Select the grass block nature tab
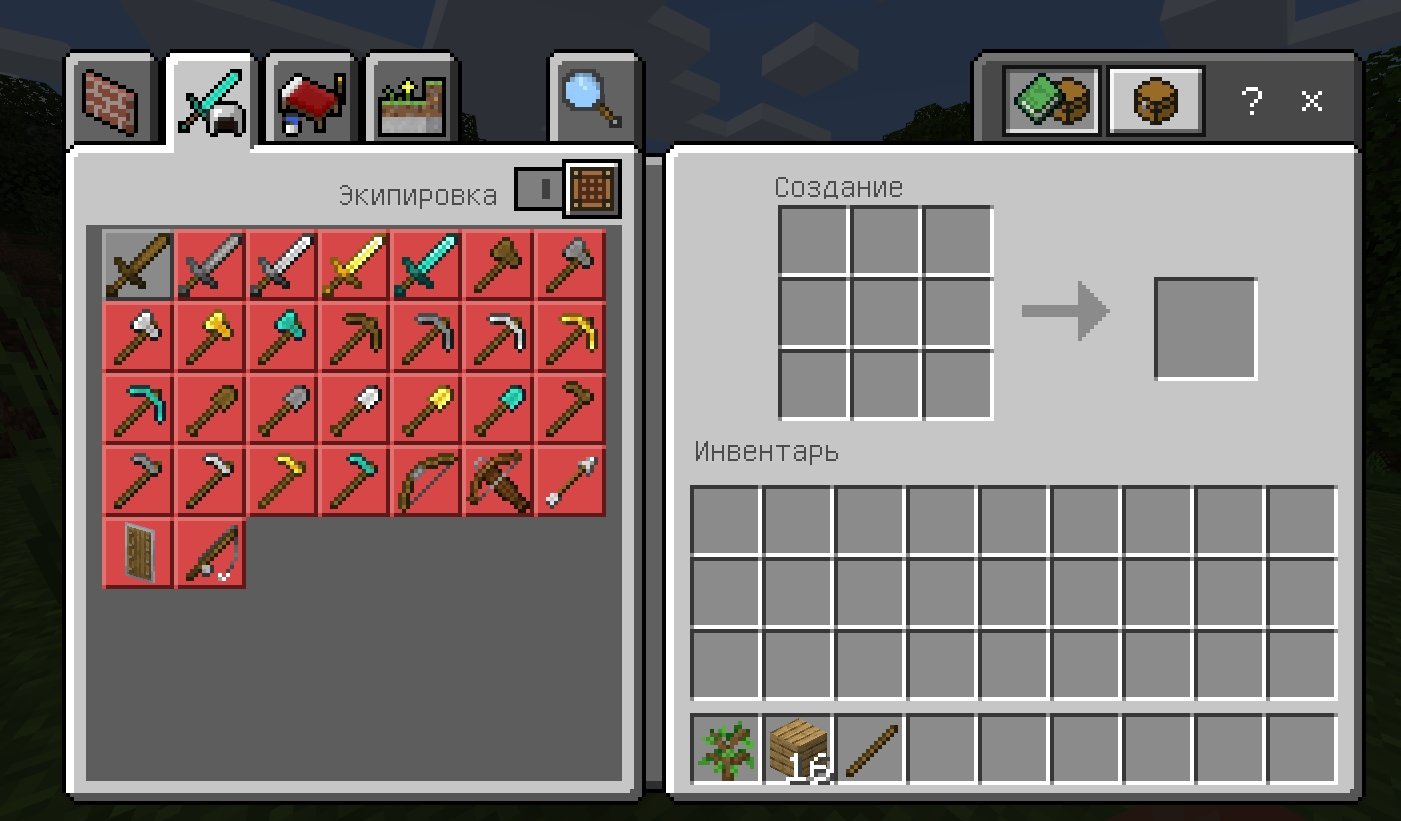This screenshot has height=821, width=1401. (x=412, y=102)
